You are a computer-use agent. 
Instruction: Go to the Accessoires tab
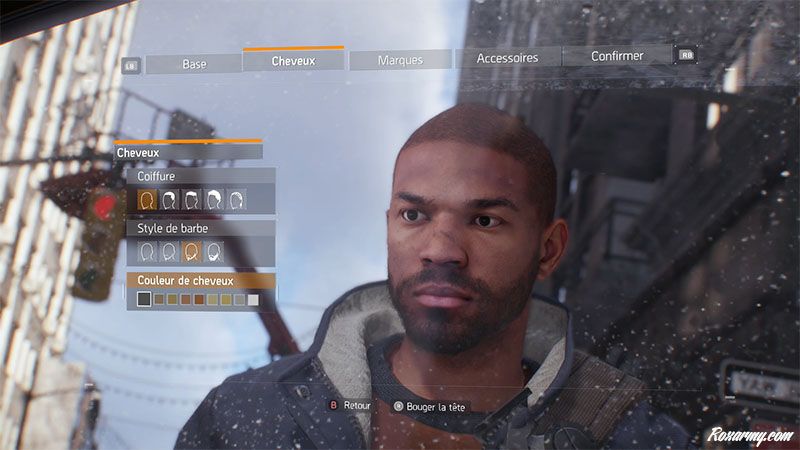(x=508, y=58)
